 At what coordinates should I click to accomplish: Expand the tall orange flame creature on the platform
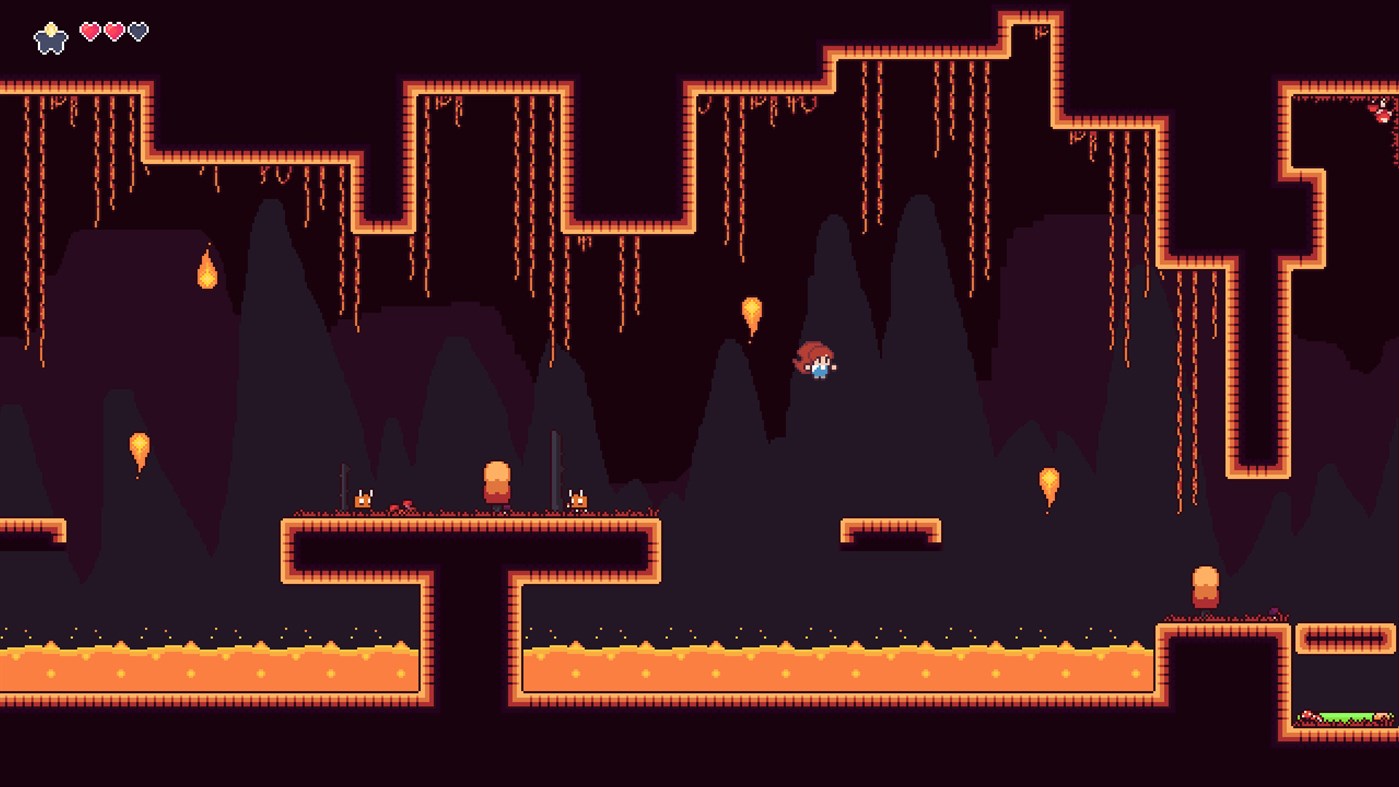(x=497, y=482)
